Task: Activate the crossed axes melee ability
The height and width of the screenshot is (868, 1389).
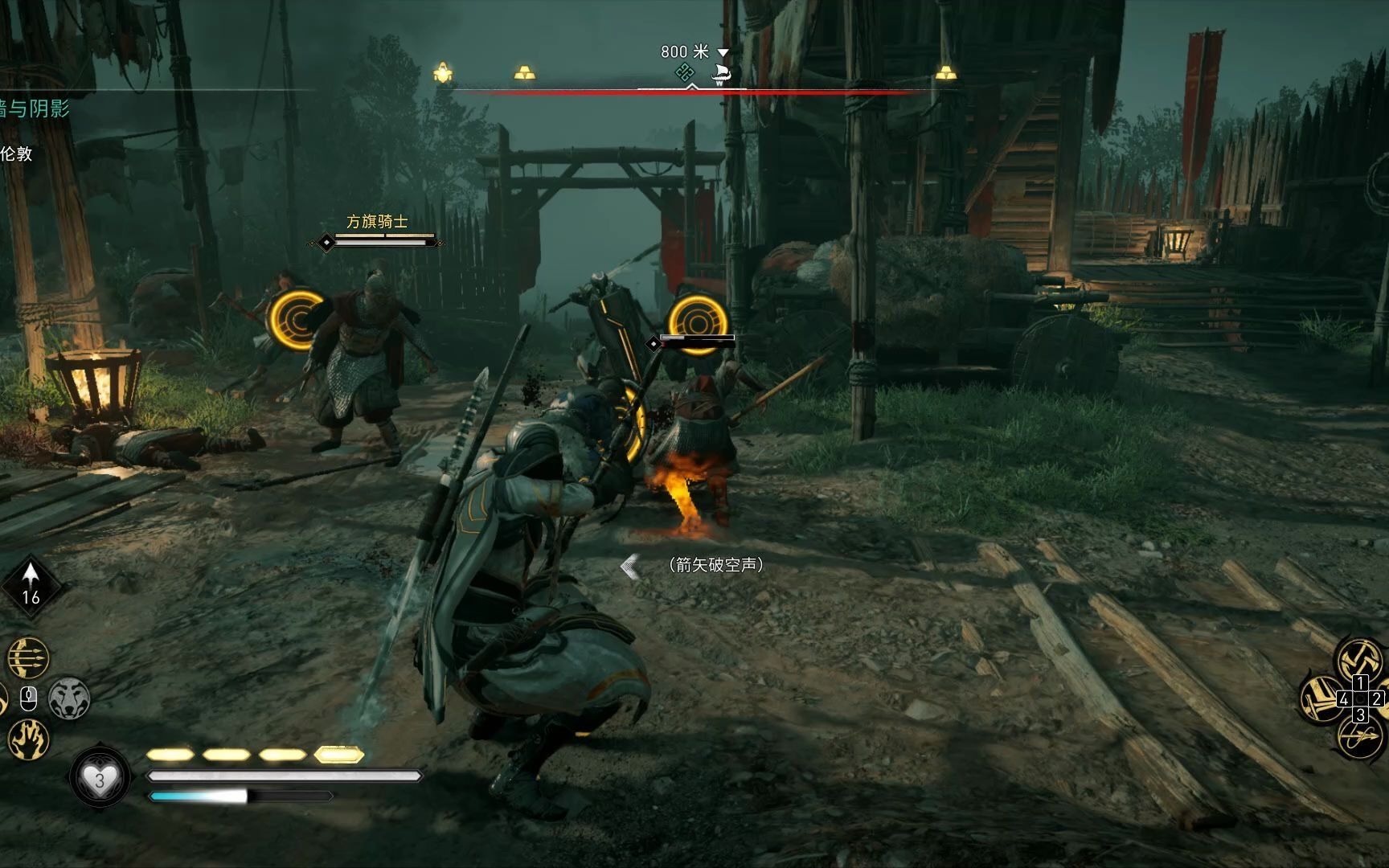Action: tap(1360, 659)
